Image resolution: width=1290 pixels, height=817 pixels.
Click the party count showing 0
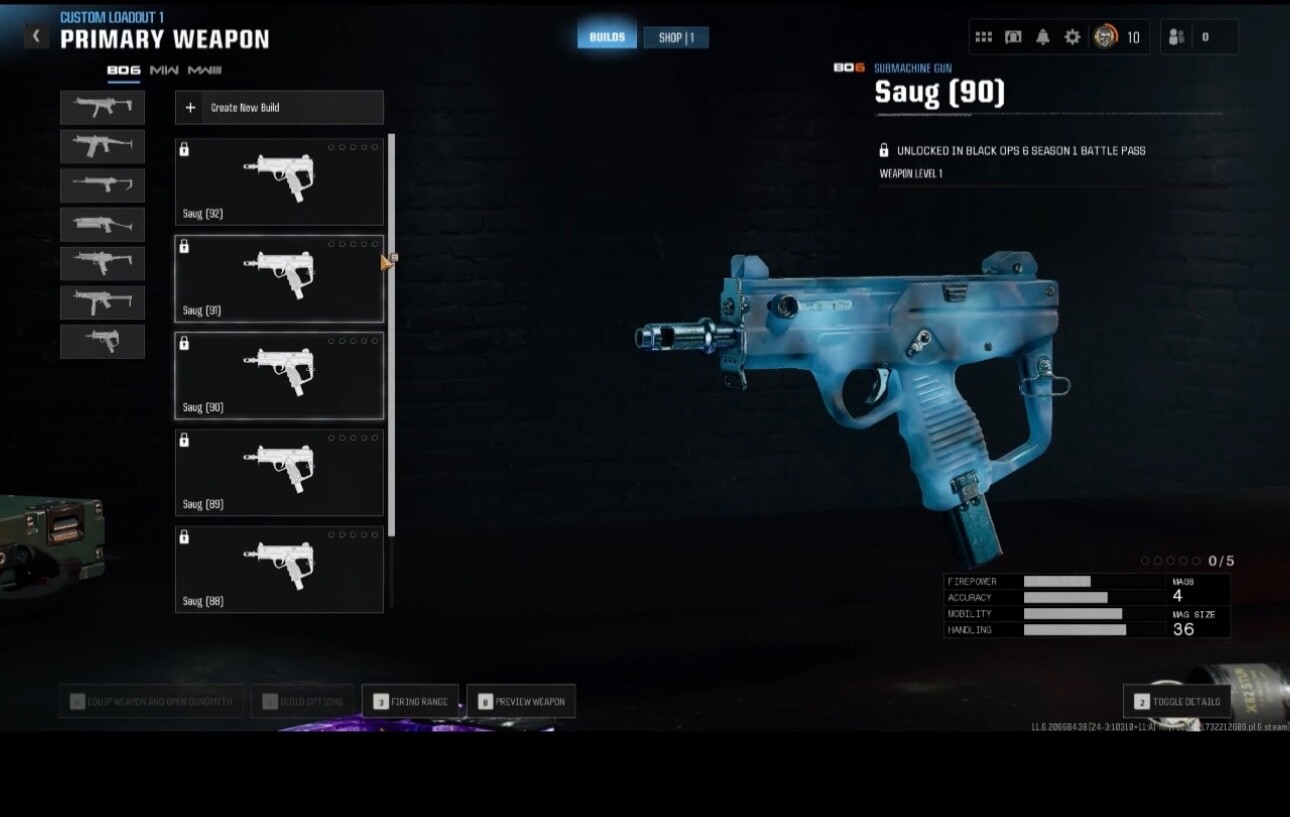coord(1207,37)
